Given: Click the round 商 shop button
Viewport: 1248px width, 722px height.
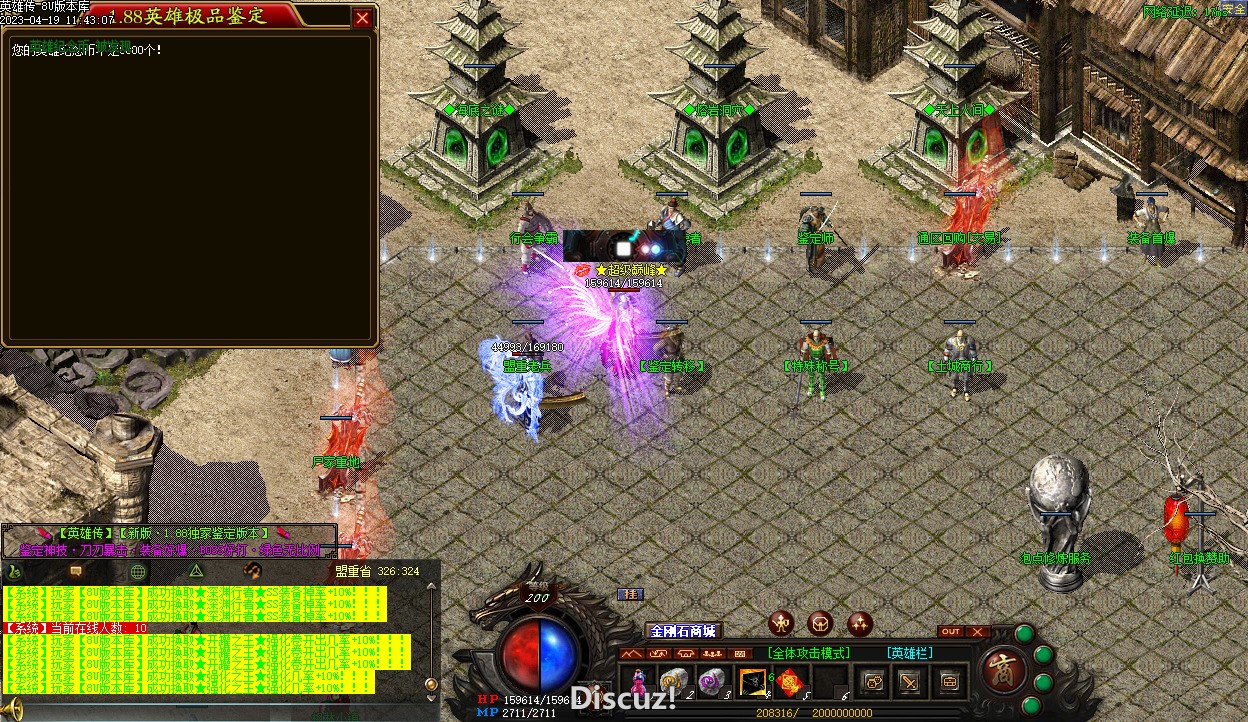Looking at the screenshot, I should click(1000, 669).
